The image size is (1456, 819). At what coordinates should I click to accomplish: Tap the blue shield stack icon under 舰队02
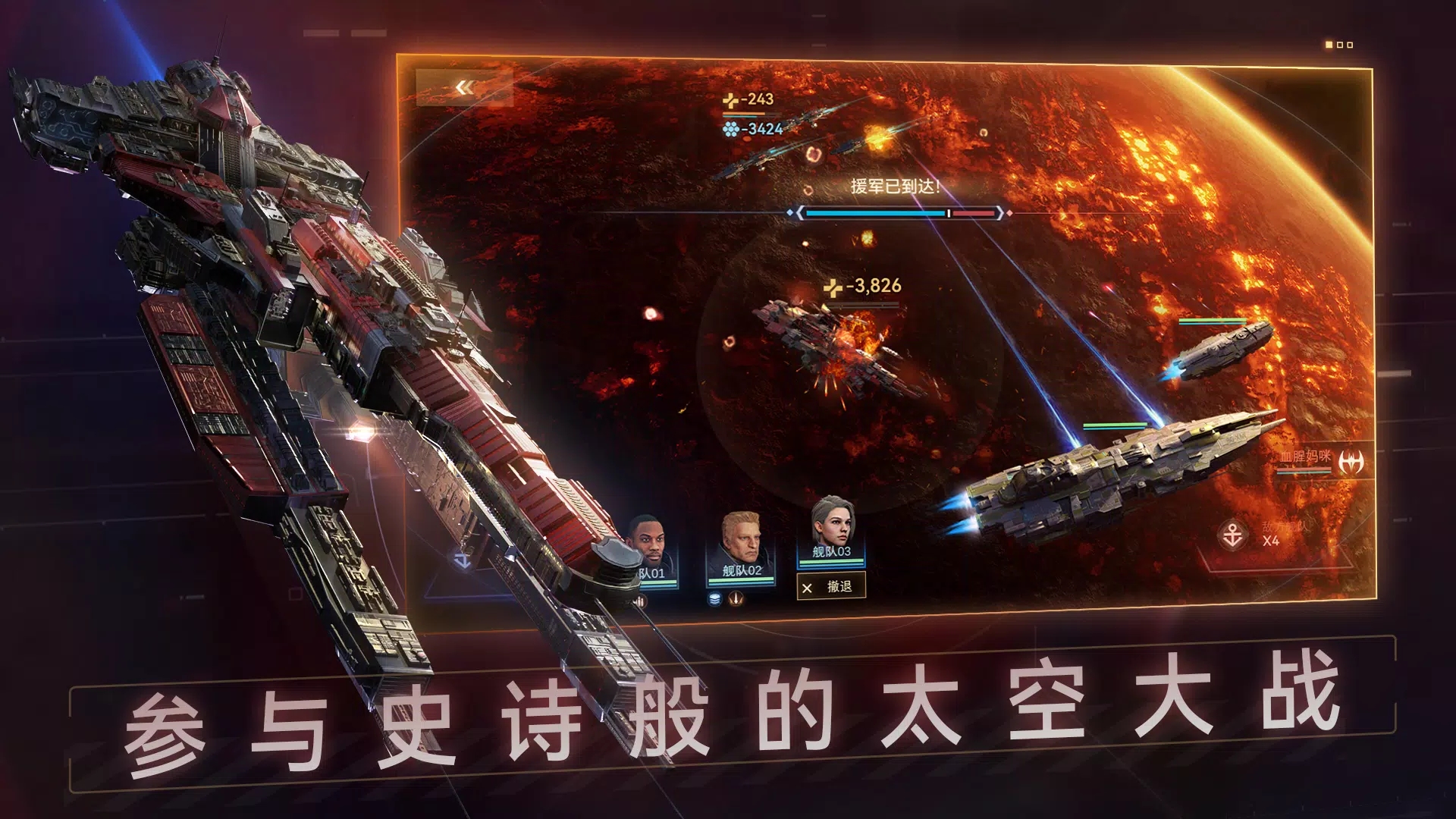[x=715, y=600]
